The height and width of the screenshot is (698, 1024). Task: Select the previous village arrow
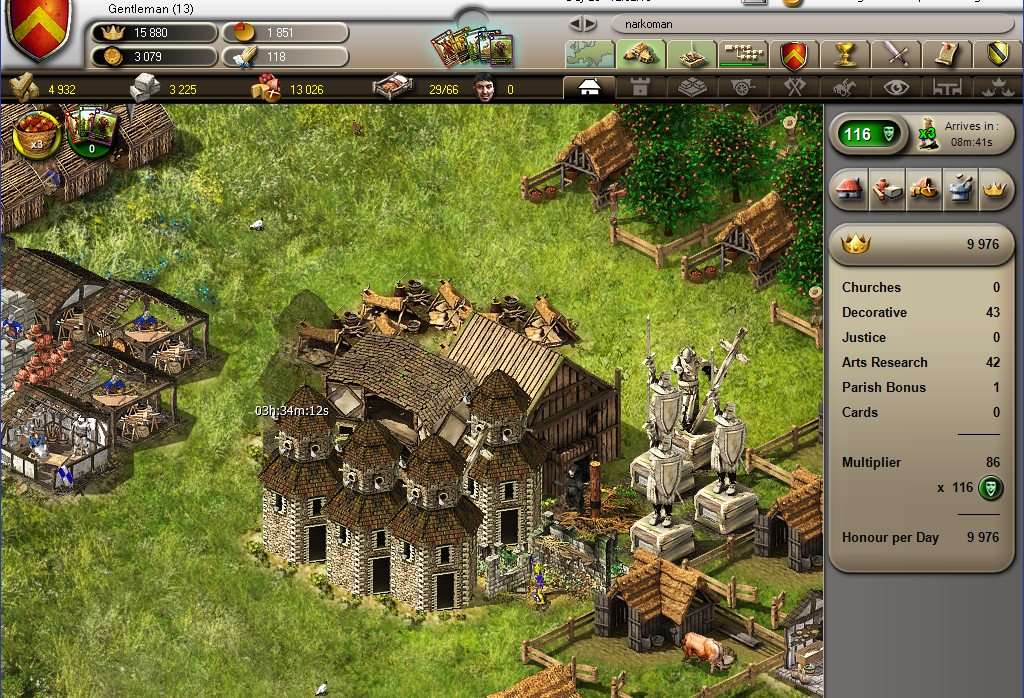[x=576, y=23]
